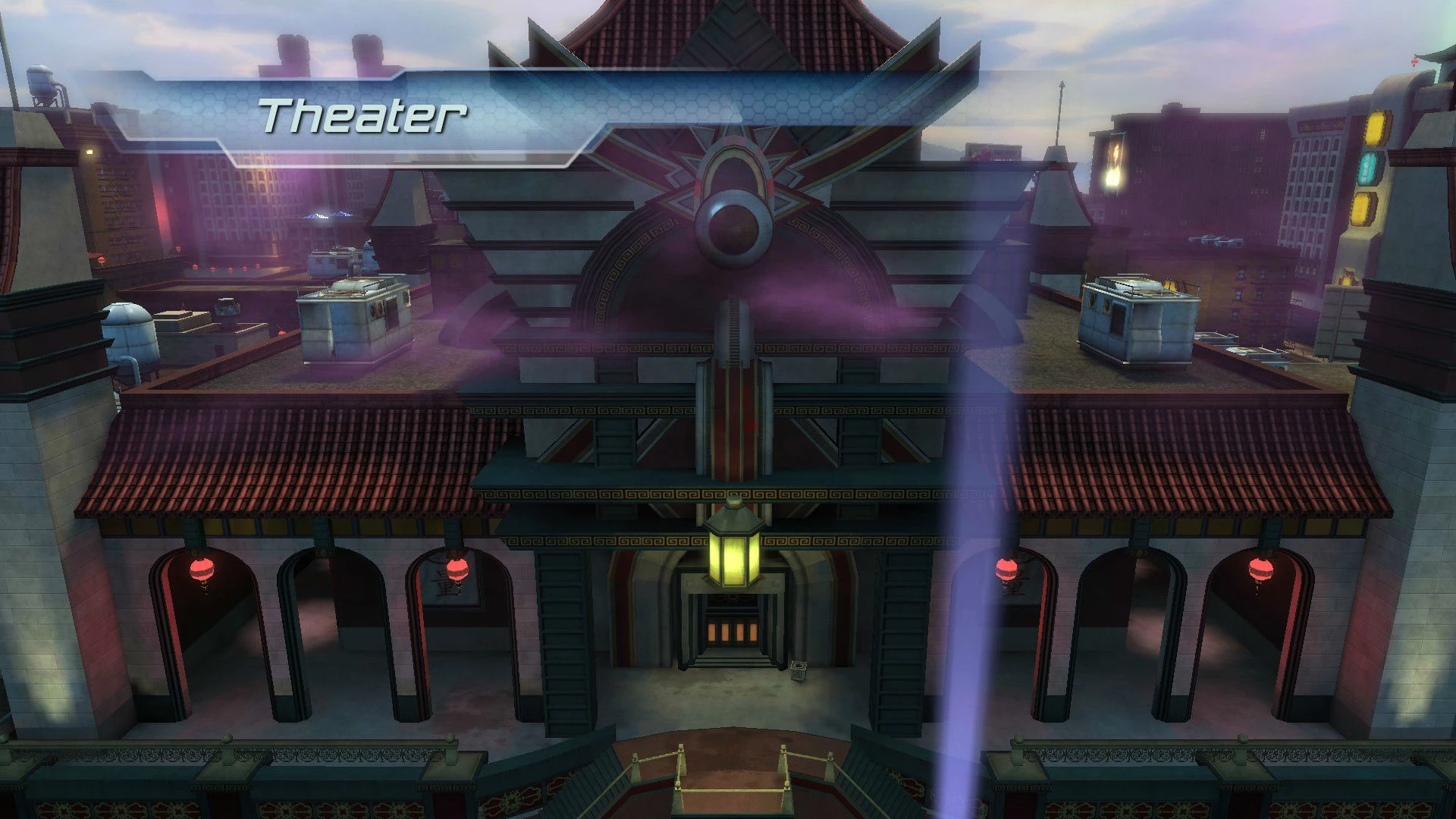Click the pagoda rooftop spire at top center
Screen dimensions: 1456x819
(730, 19)
